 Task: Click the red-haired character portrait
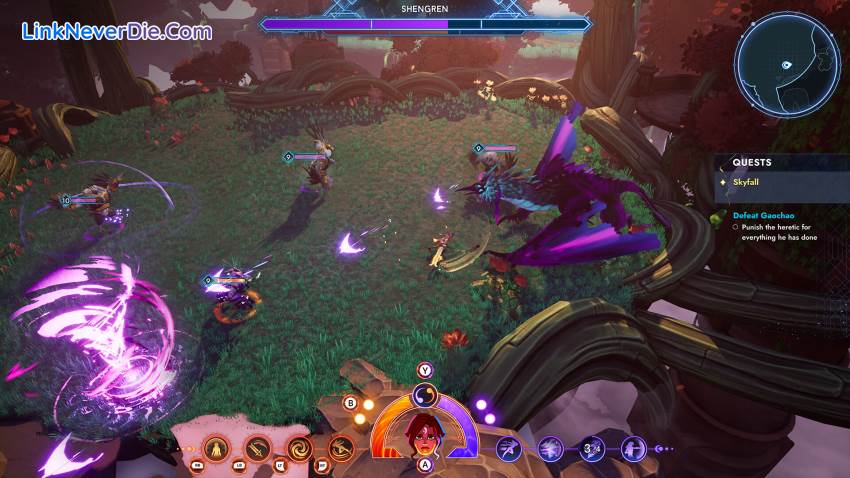pos(424,433)
